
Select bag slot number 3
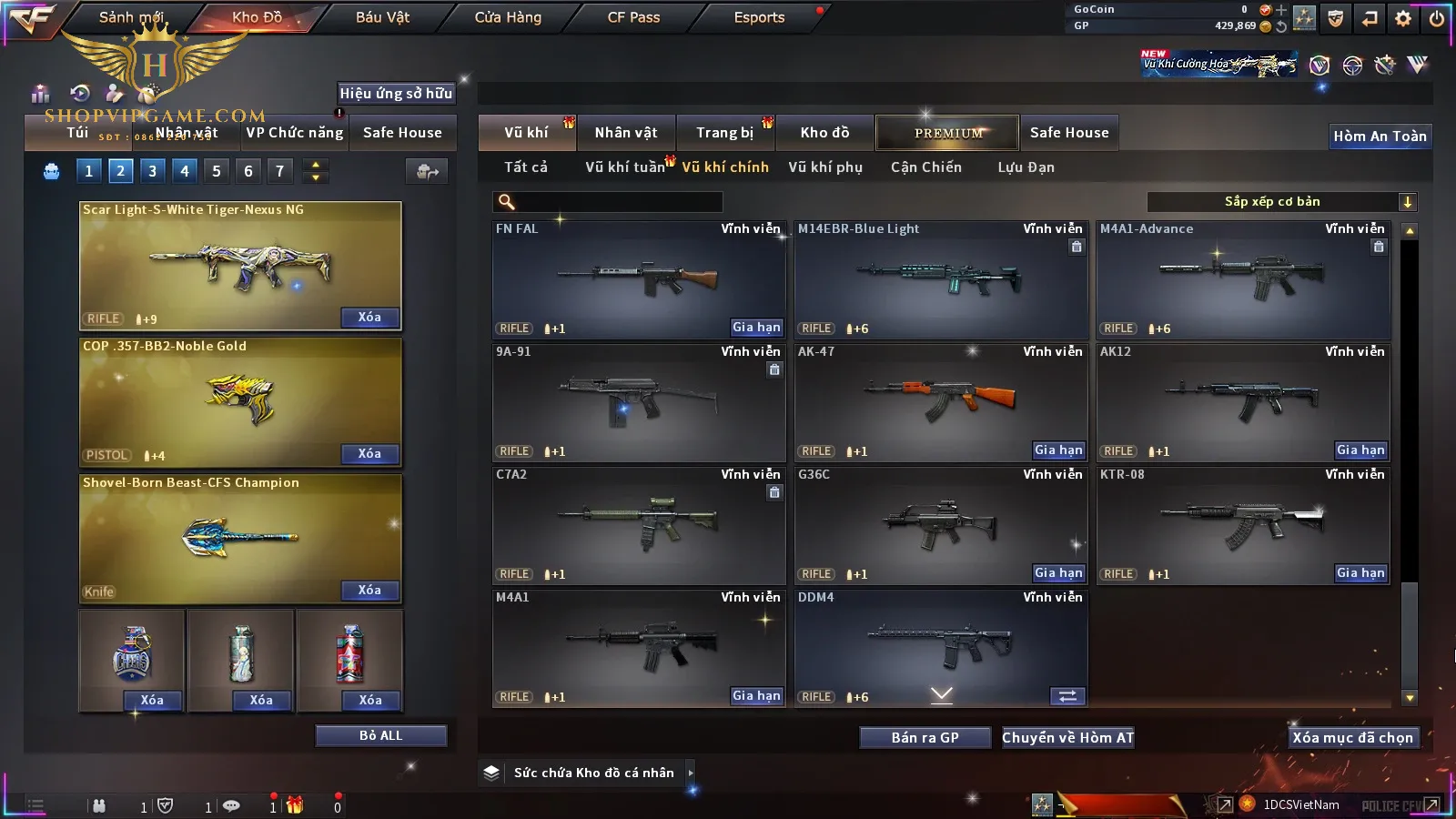(152, 170)
